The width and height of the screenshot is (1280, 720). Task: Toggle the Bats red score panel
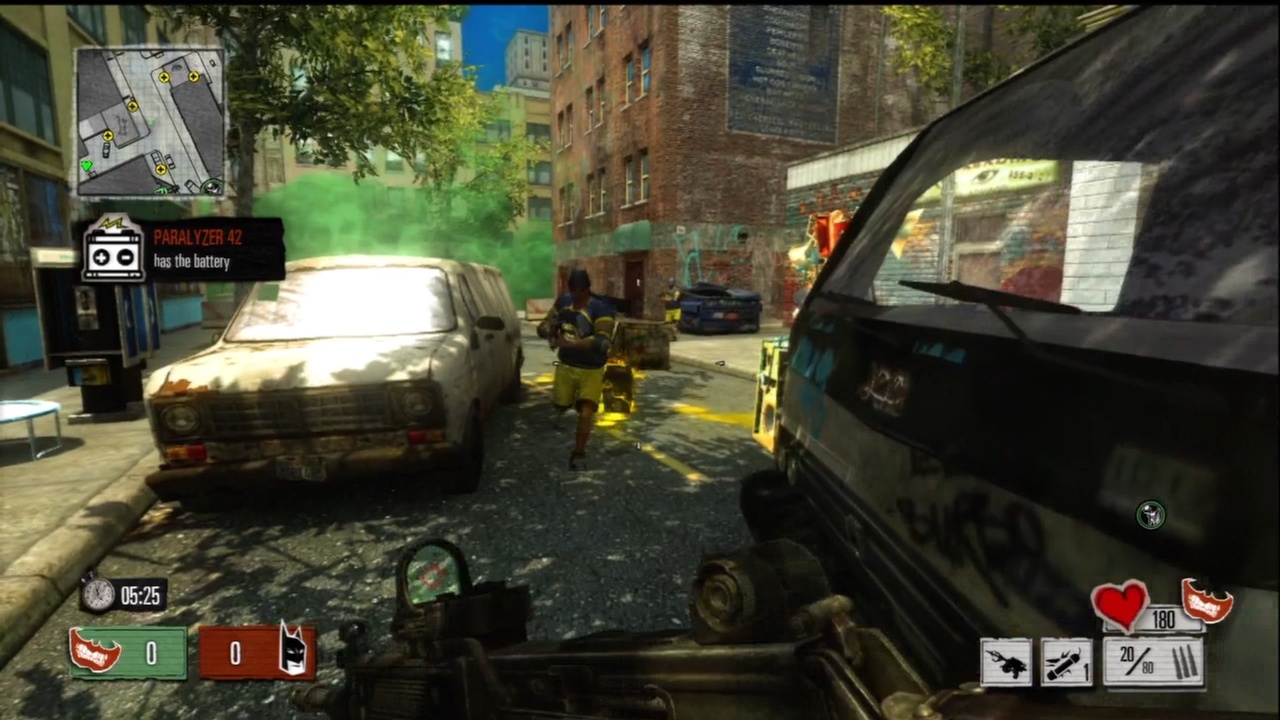point(252,653)
